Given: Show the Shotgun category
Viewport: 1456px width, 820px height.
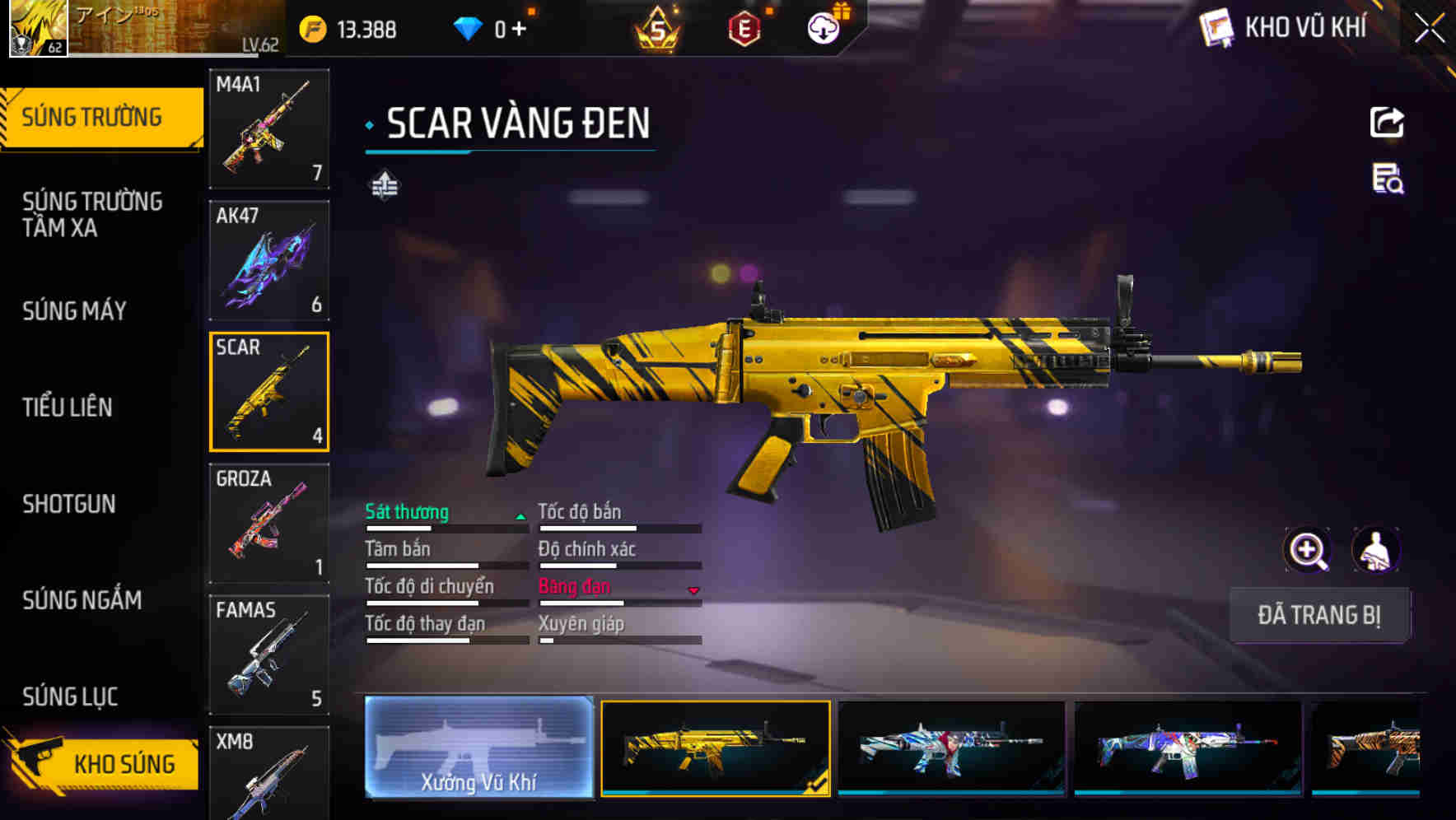Looking at the screenshot, I should [x=69, y=504].
